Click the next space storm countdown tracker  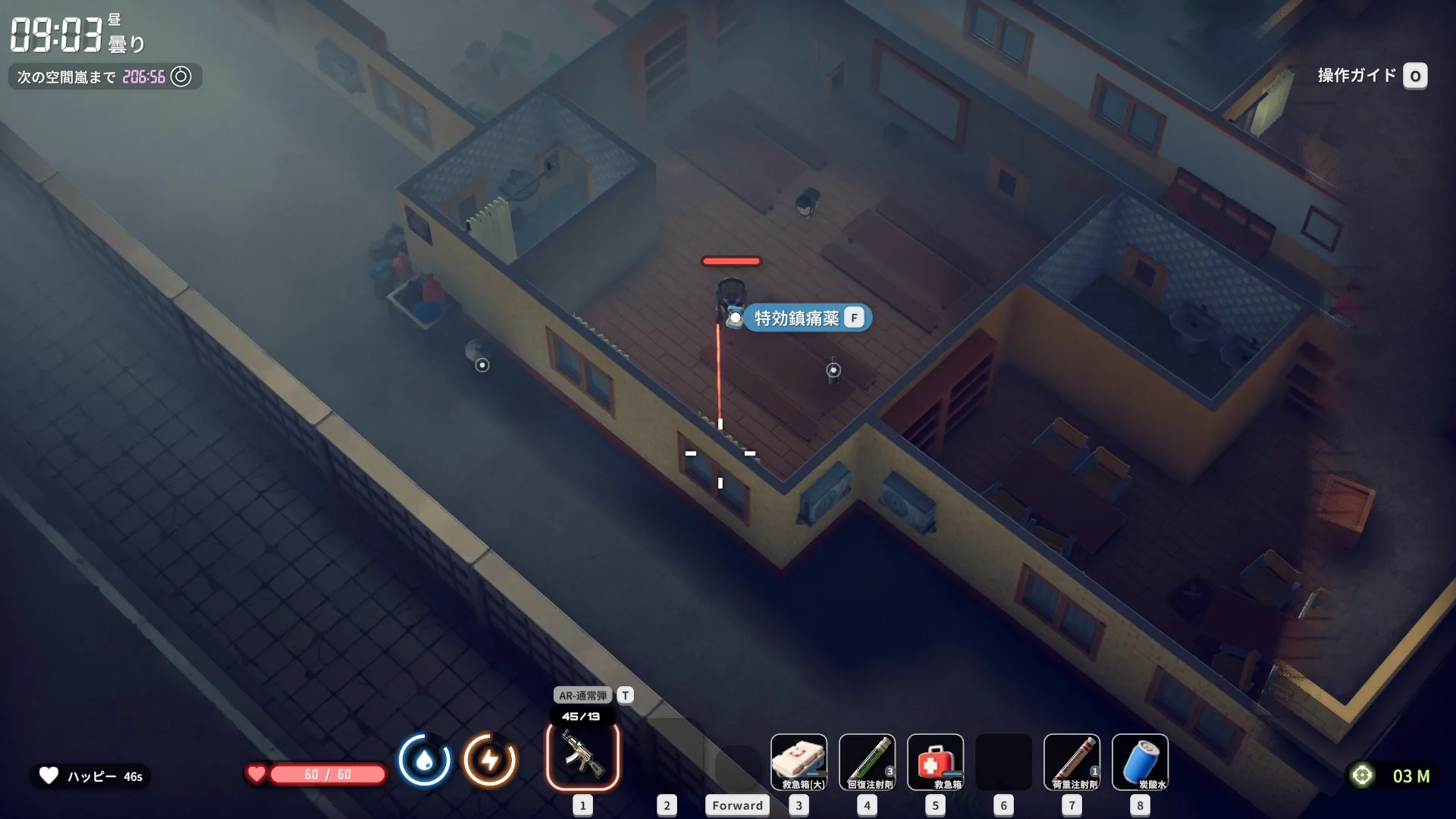[x=105, y=77]
